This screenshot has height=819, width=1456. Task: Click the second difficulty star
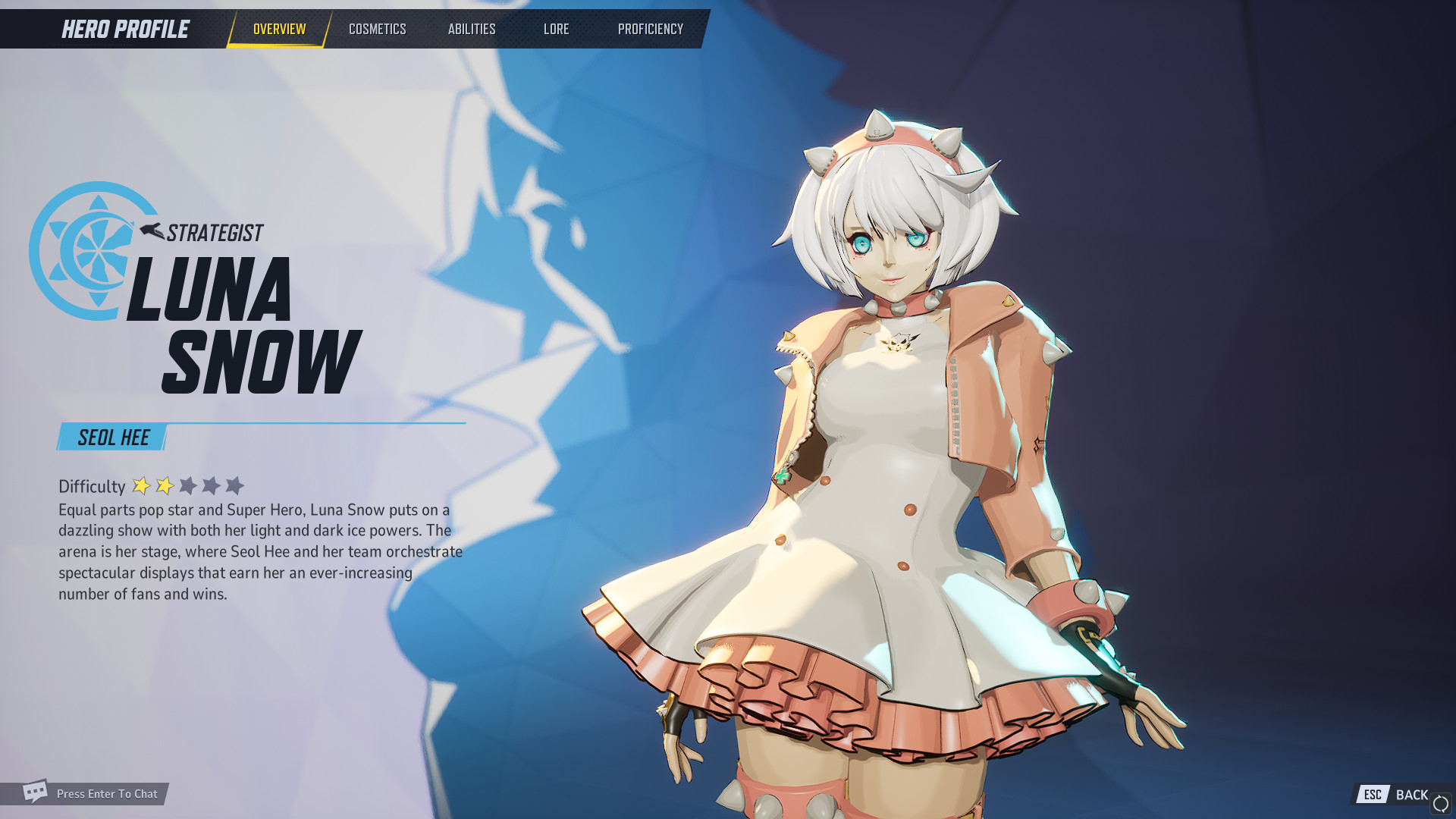[164, 485]
